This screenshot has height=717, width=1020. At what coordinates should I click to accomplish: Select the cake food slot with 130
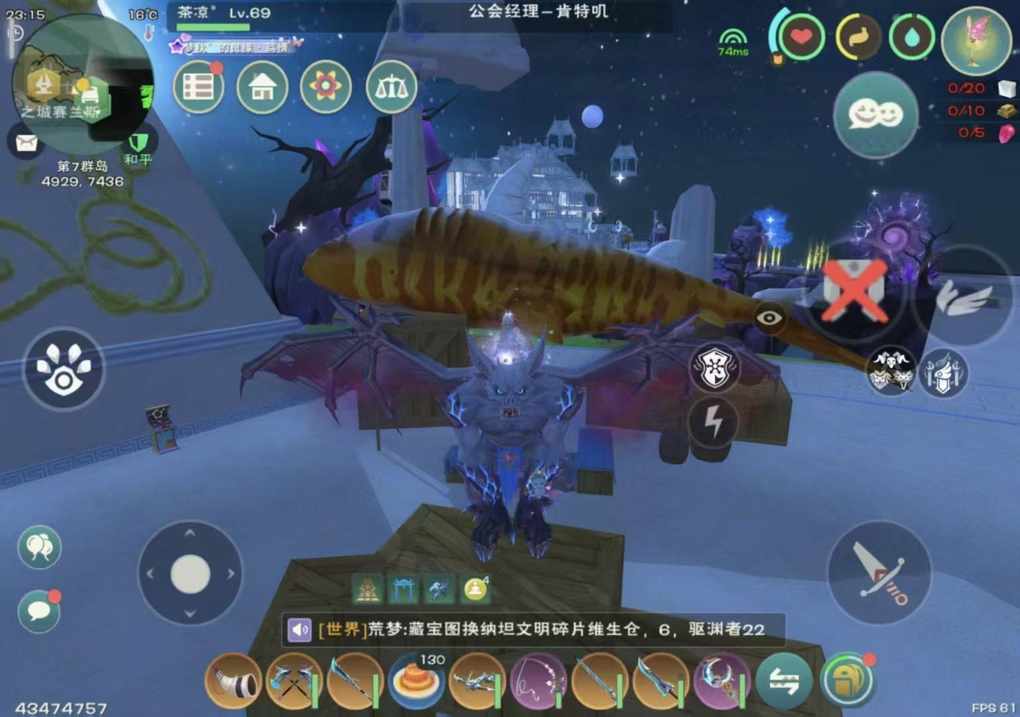tap(417, 682)
